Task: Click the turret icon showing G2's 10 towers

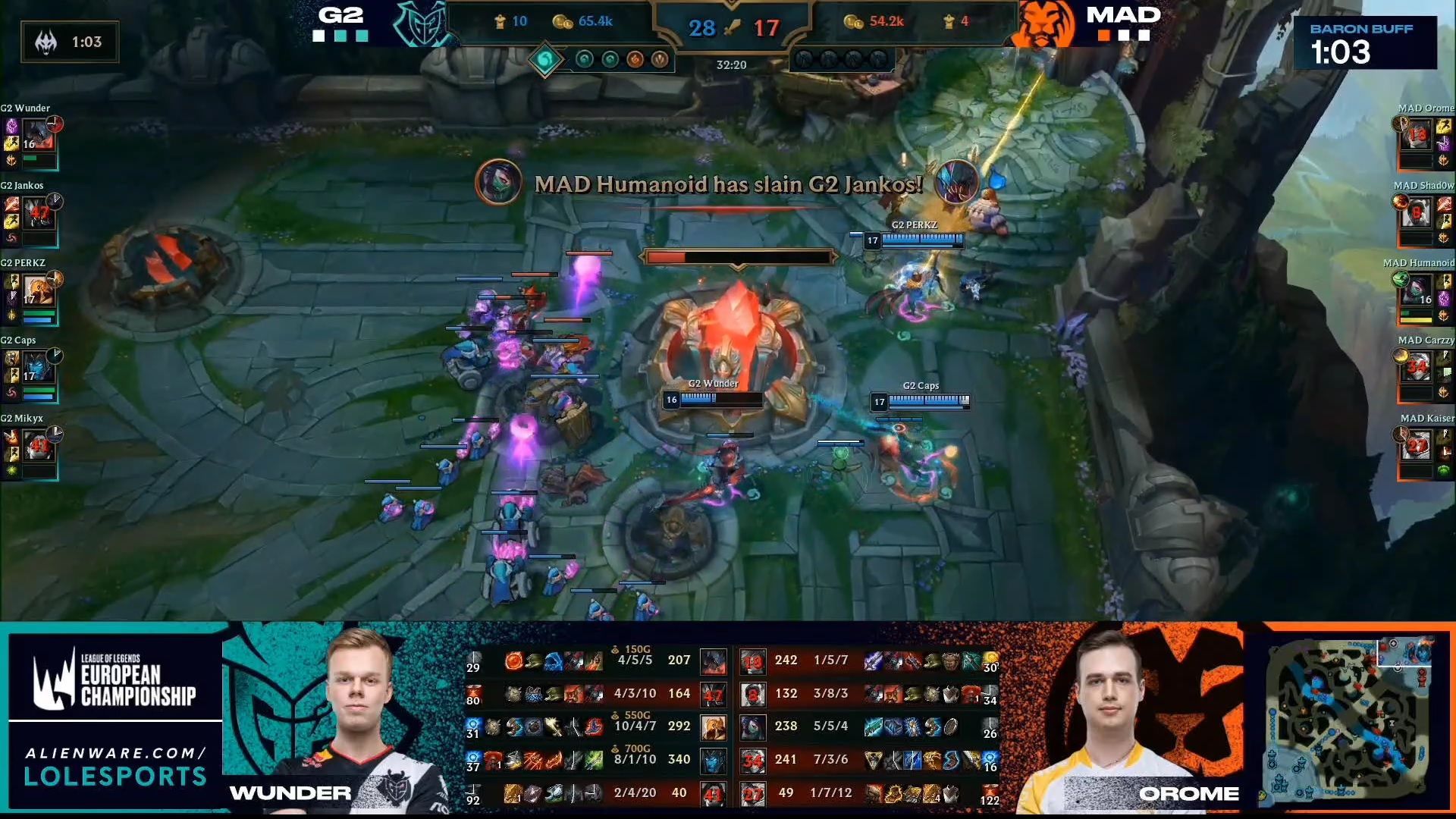Action: click(x=500, y=21)
